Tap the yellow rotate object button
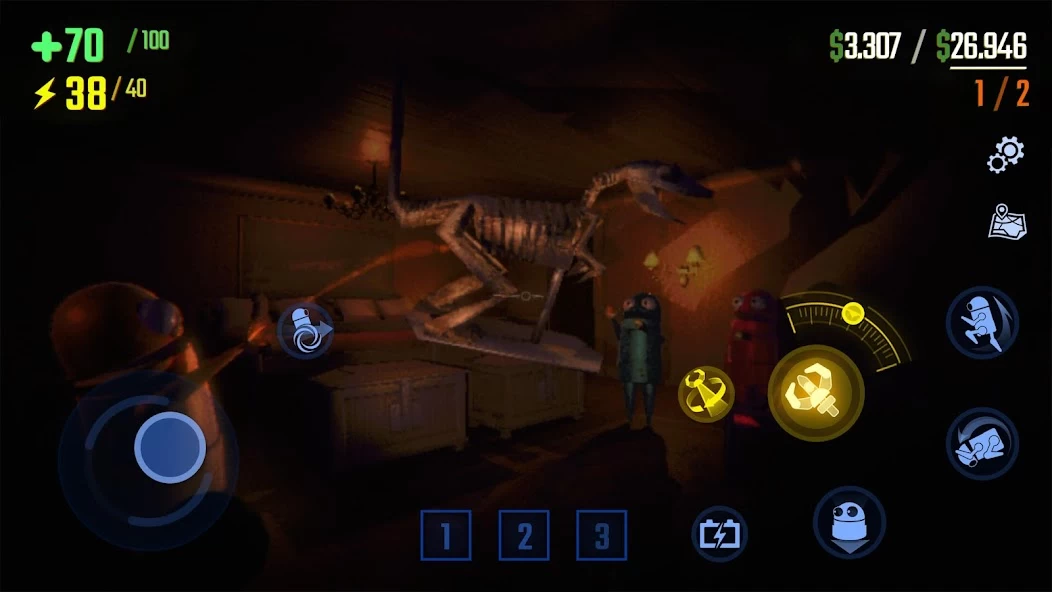 coord(706,393)
